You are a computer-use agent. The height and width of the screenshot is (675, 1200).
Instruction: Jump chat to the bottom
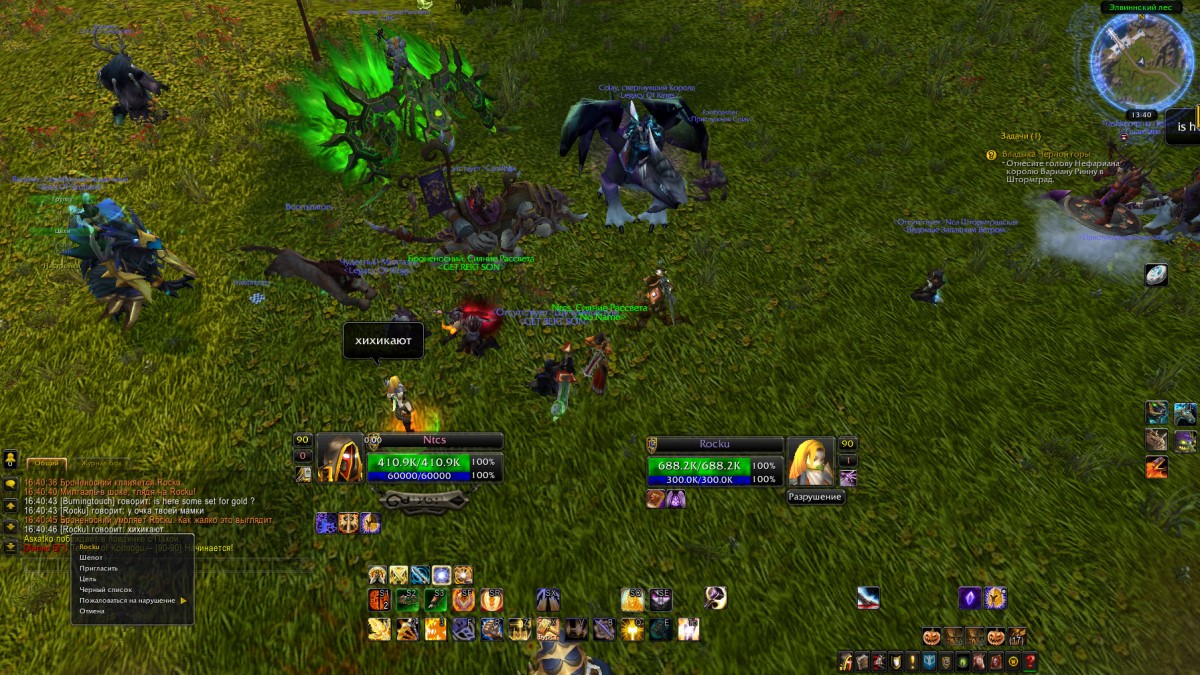click(x=10, y=547)
